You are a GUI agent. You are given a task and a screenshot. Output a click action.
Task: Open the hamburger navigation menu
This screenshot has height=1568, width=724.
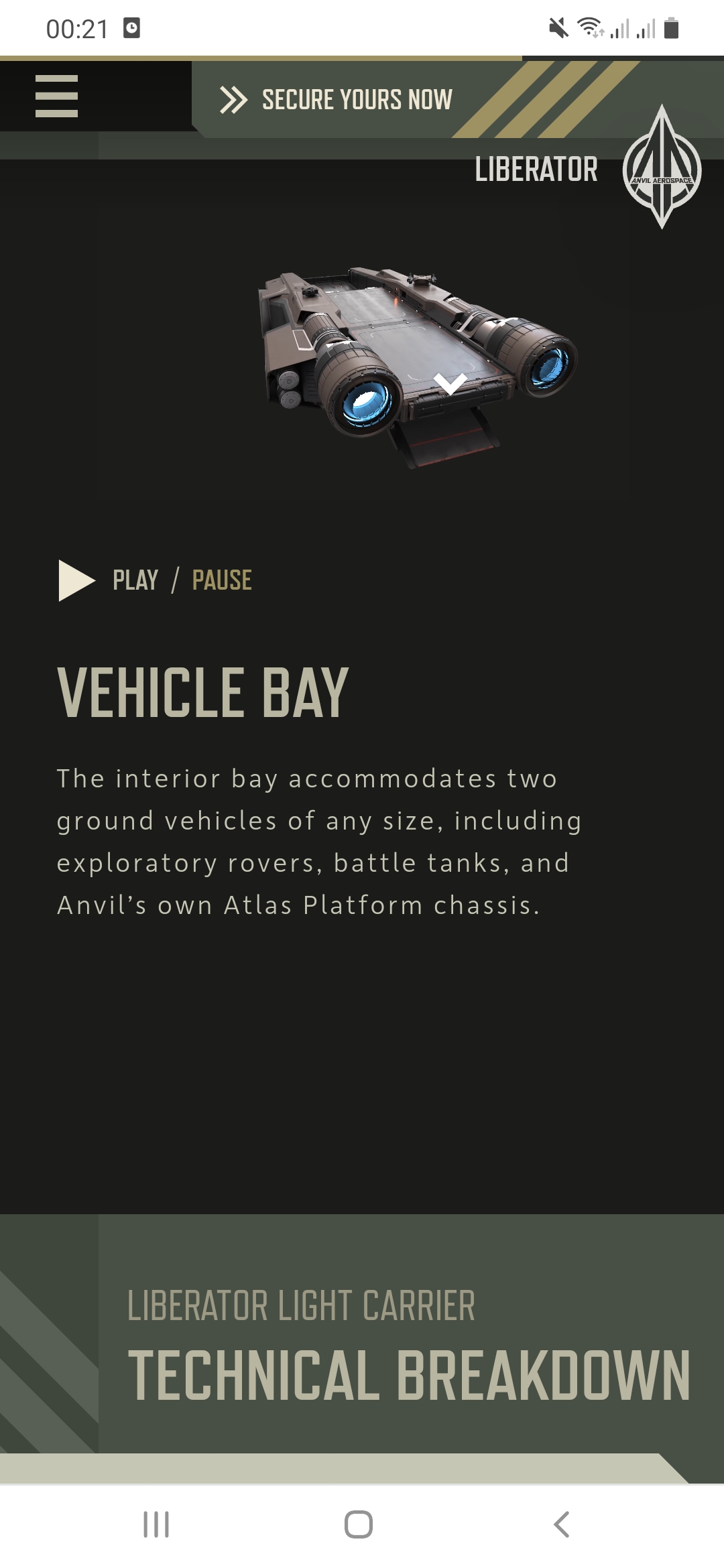click(x=56, y=96)
